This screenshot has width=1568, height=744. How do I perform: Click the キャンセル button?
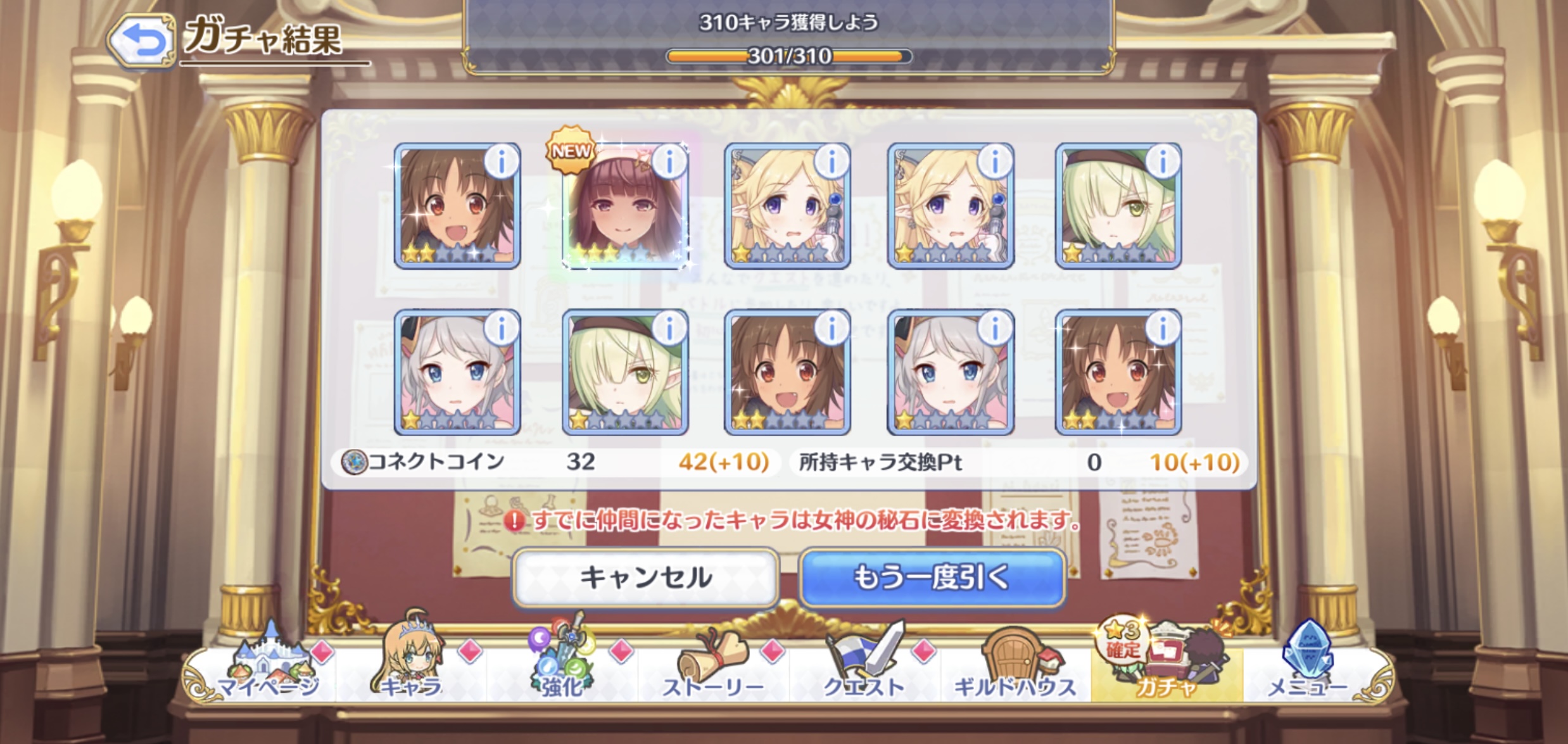click(645, 577)
